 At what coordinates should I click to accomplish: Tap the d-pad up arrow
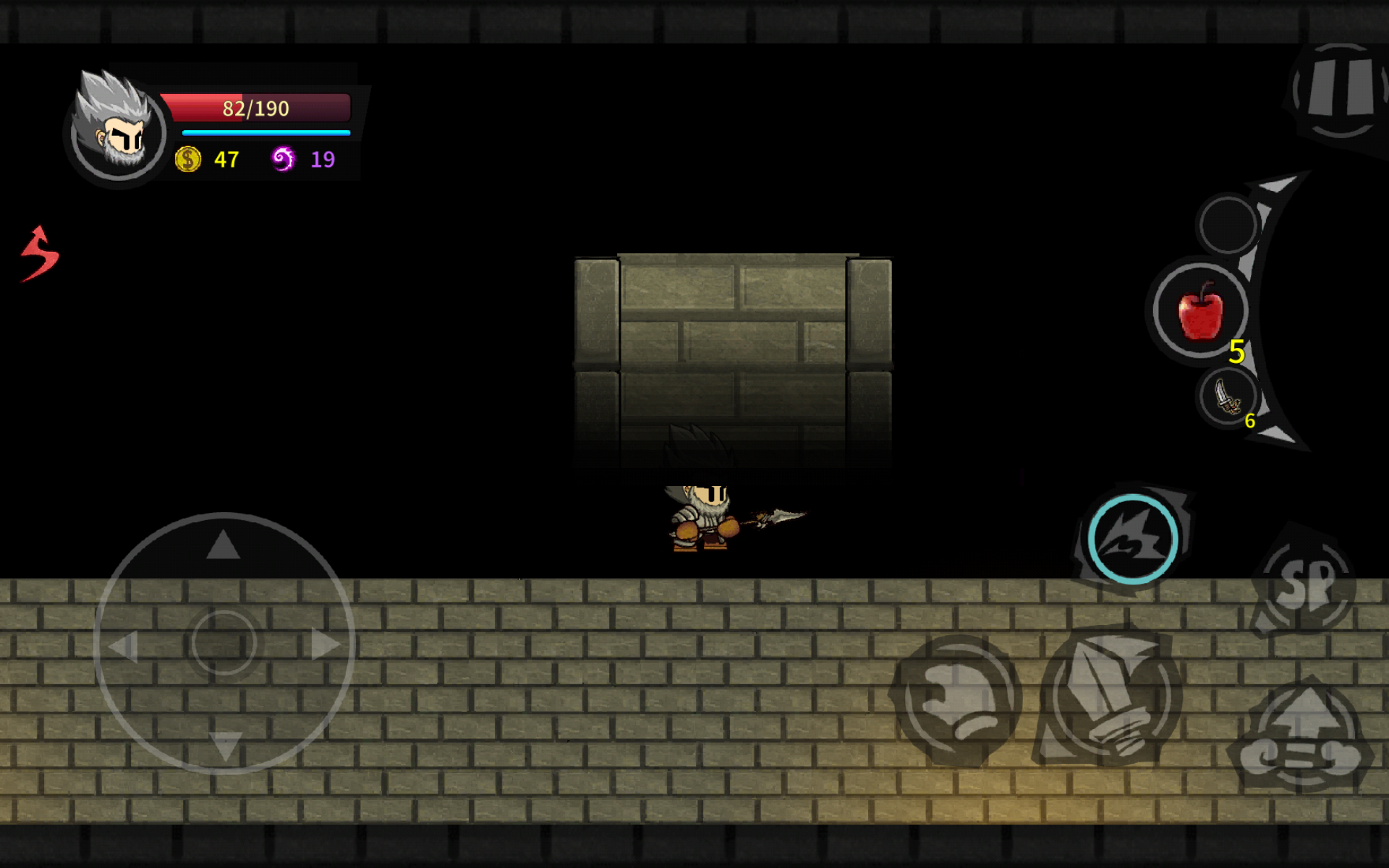click(223, 545)
